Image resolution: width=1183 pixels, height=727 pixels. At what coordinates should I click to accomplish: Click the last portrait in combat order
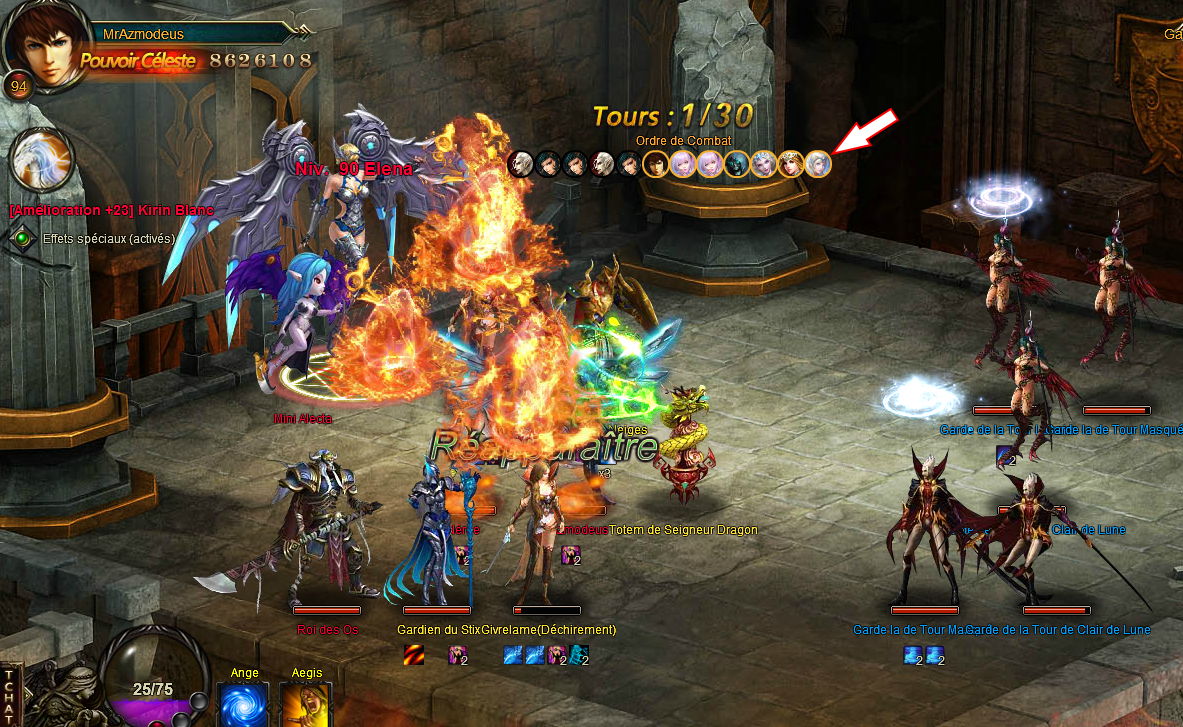pos(818,163)
